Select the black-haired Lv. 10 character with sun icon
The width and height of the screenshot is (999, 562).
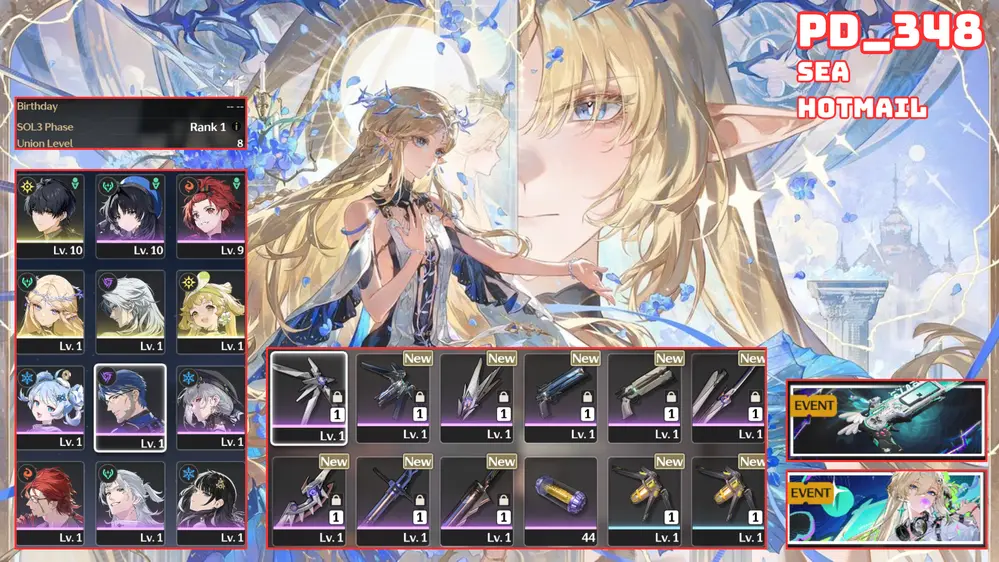click(x=50, y=213)
